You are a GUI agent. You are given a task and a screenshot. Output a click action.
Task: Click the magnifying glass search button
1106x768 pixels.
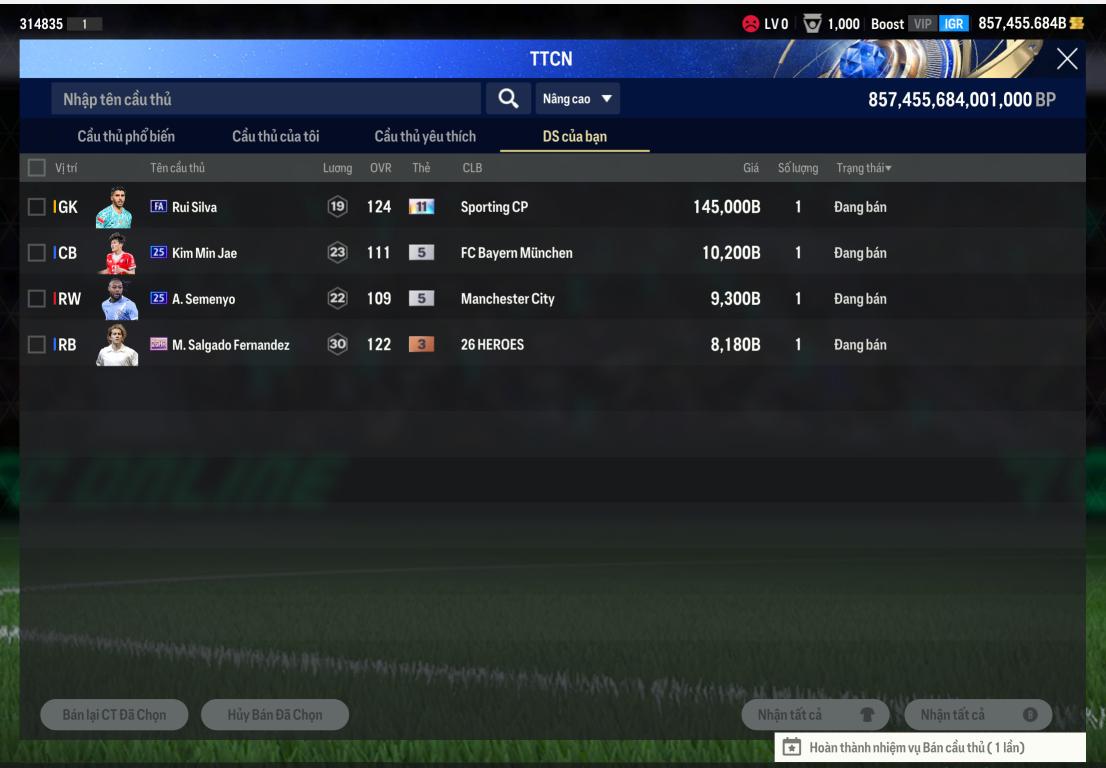coord(508,98)
